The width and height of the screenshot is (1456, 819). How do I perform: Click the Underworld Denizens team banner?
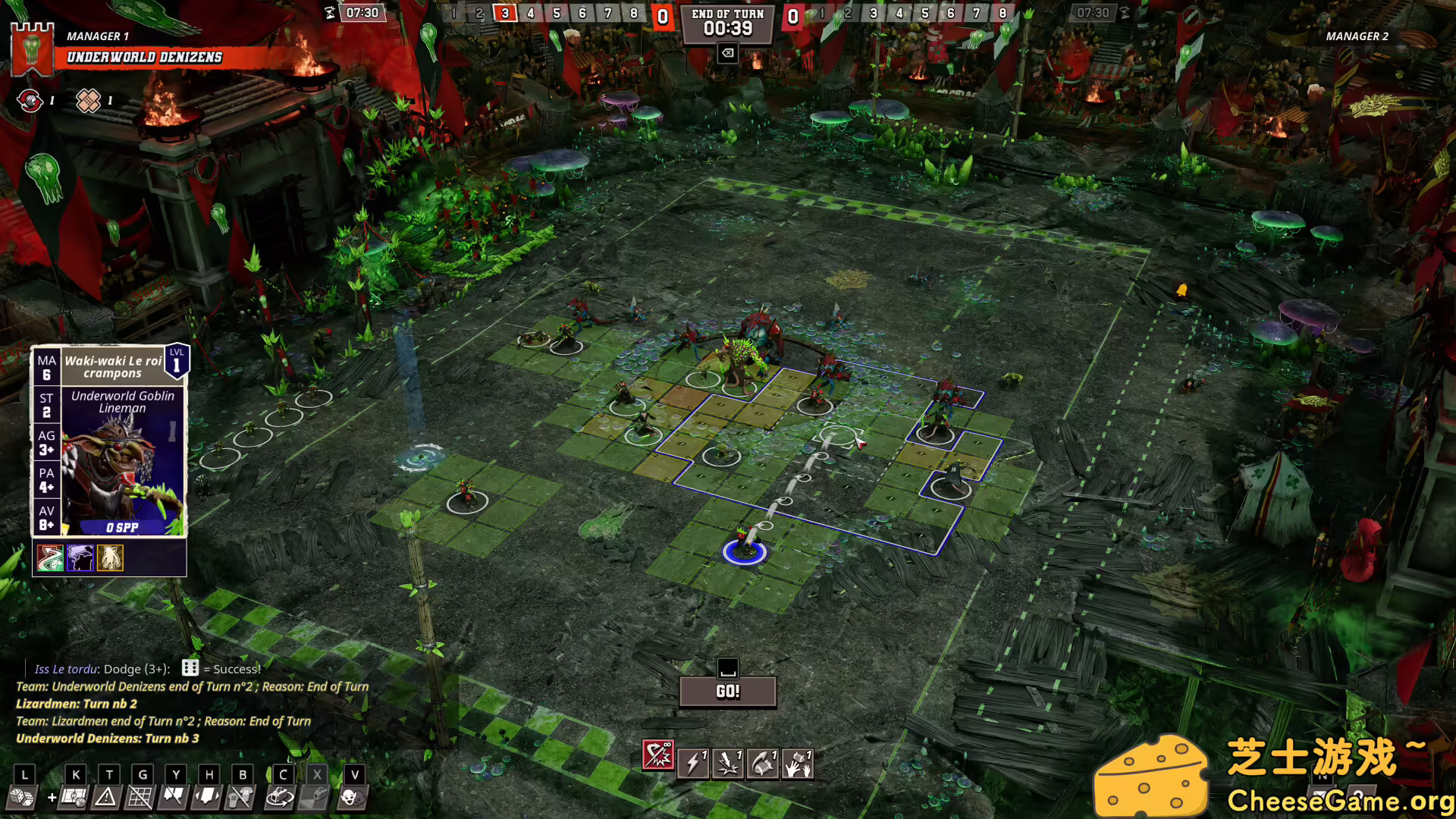(x=144, y=57)
